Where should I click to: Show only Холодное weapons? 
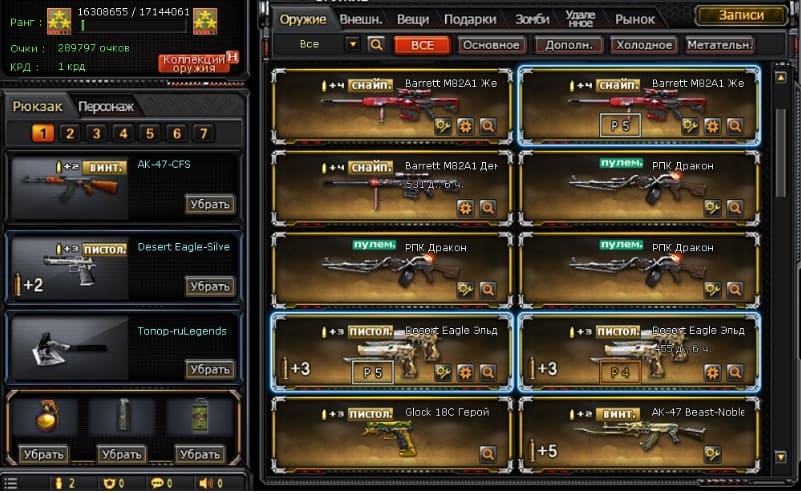(x=643, y=45)
